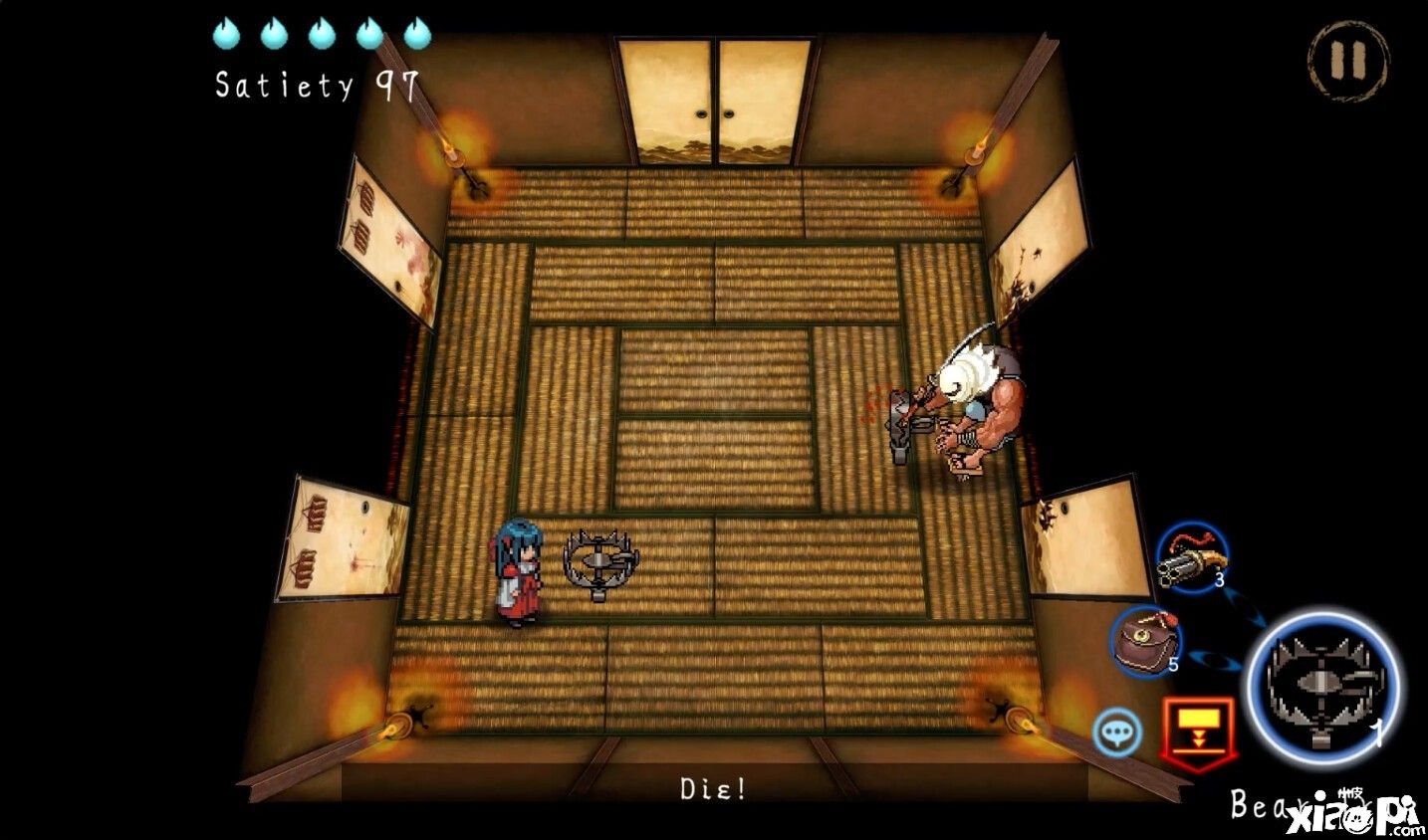Screen dimensions: 1428x840
Task: Select the firecracker bundle item slot
Action: click(x=1191, y=558)
